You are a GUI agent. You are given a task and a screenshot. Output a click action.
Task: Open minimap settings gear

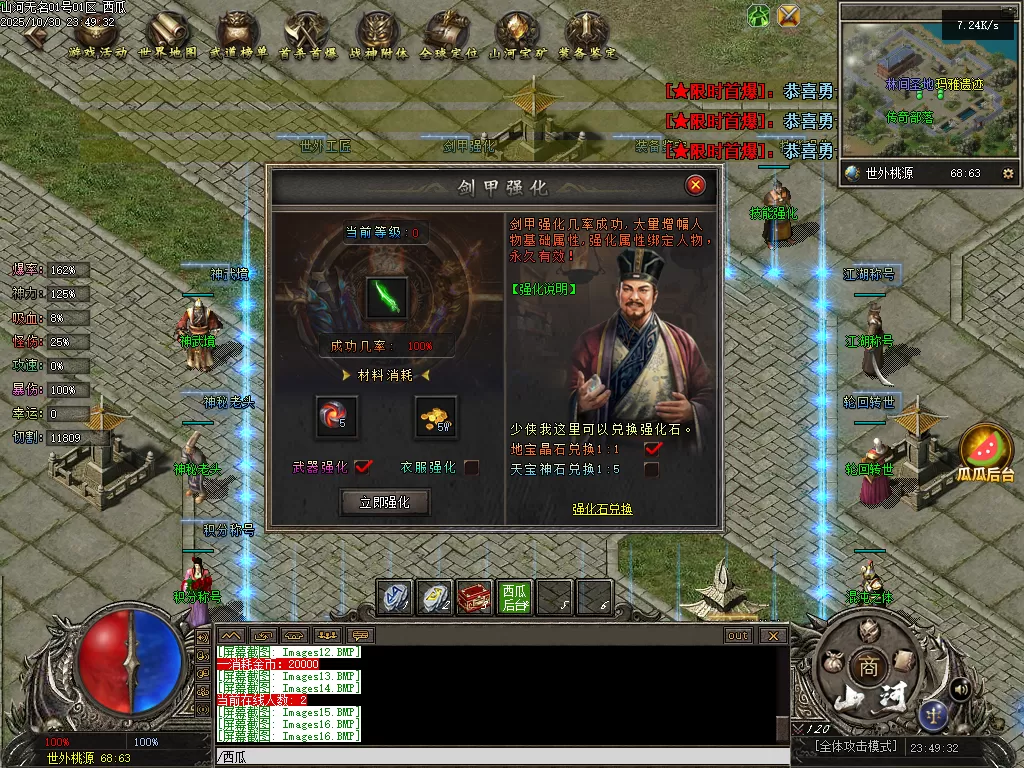click(1007, 173)
